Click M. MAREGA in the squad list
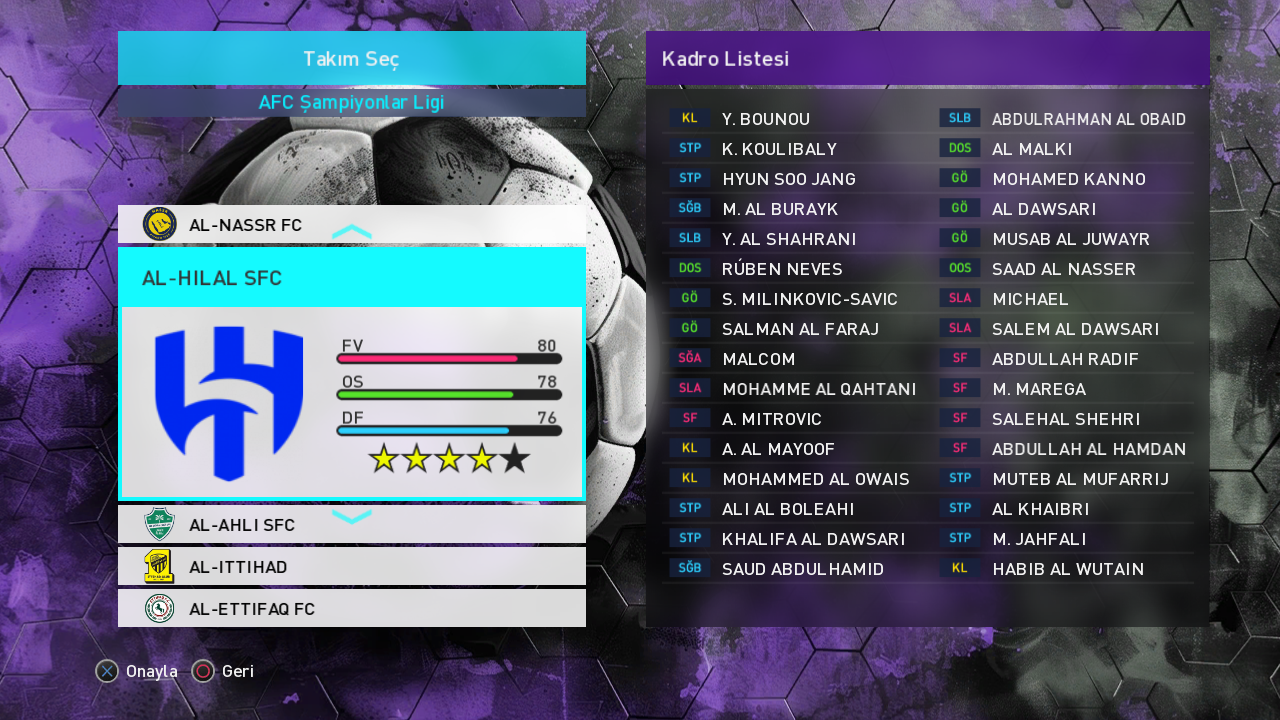Viewport: 1280px width, 720px height. [x=1039, y=389]
